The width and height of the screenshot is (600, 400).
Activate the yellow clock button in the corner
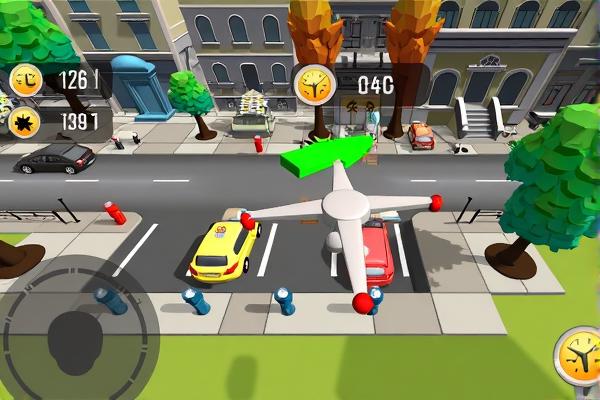[580, 357]
